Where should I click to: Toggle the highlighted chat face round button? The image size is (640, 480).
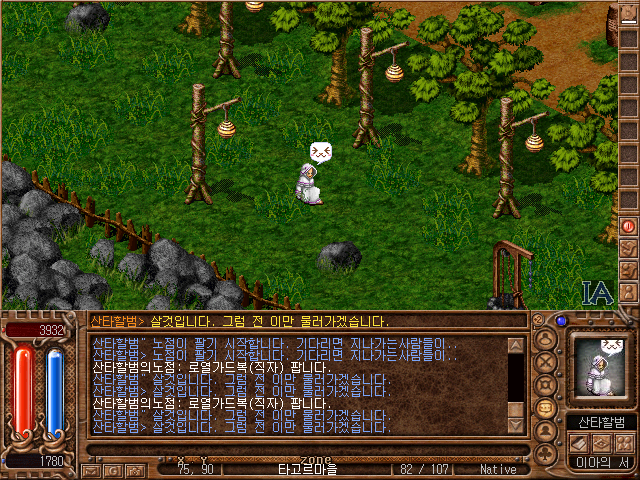tap(546, 408)
